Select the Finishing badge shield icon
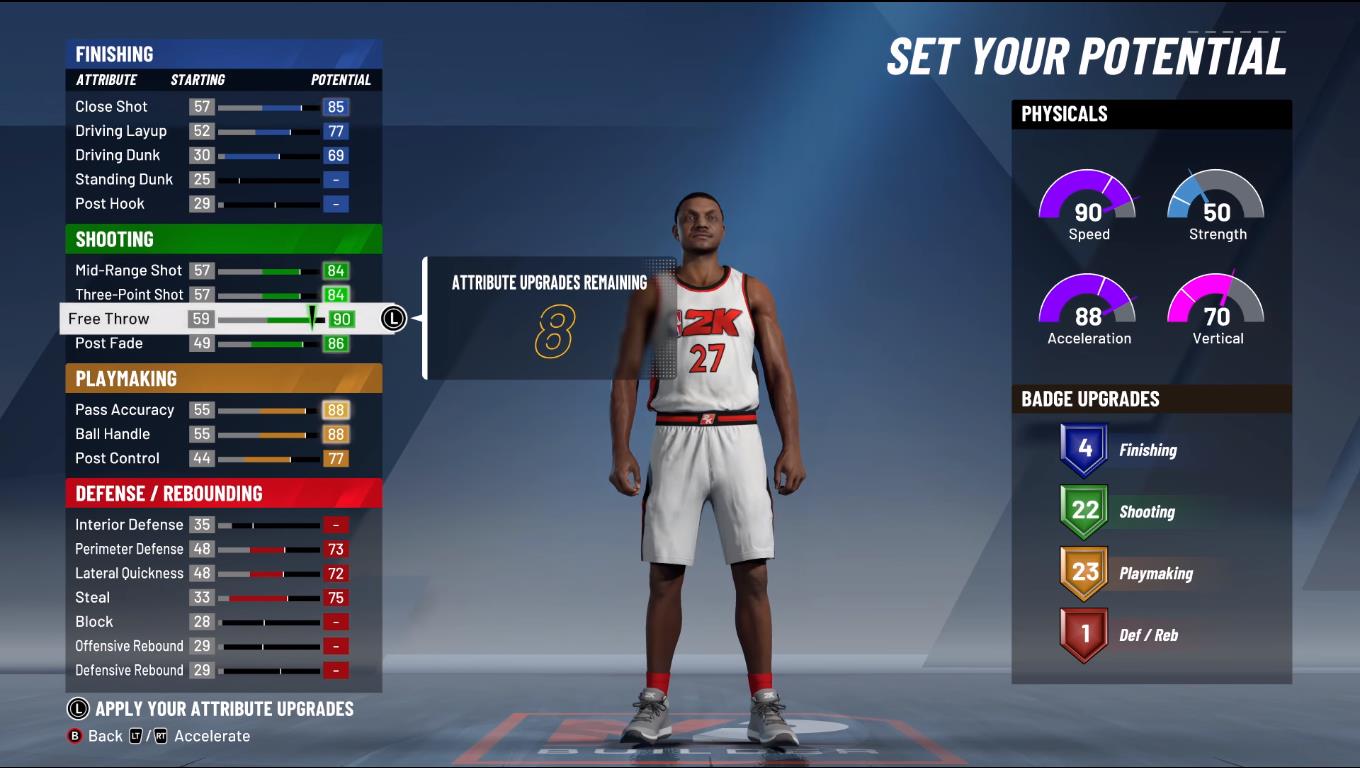This screenshot has height=768, width=1360. (1085, 449)
